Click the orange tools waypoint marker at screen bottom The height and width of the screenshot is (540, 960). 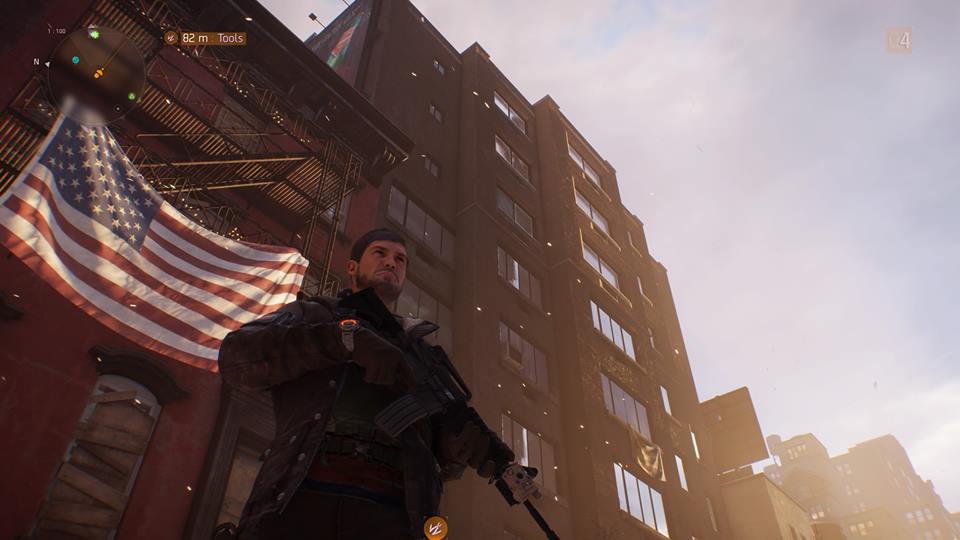(435, 527)
